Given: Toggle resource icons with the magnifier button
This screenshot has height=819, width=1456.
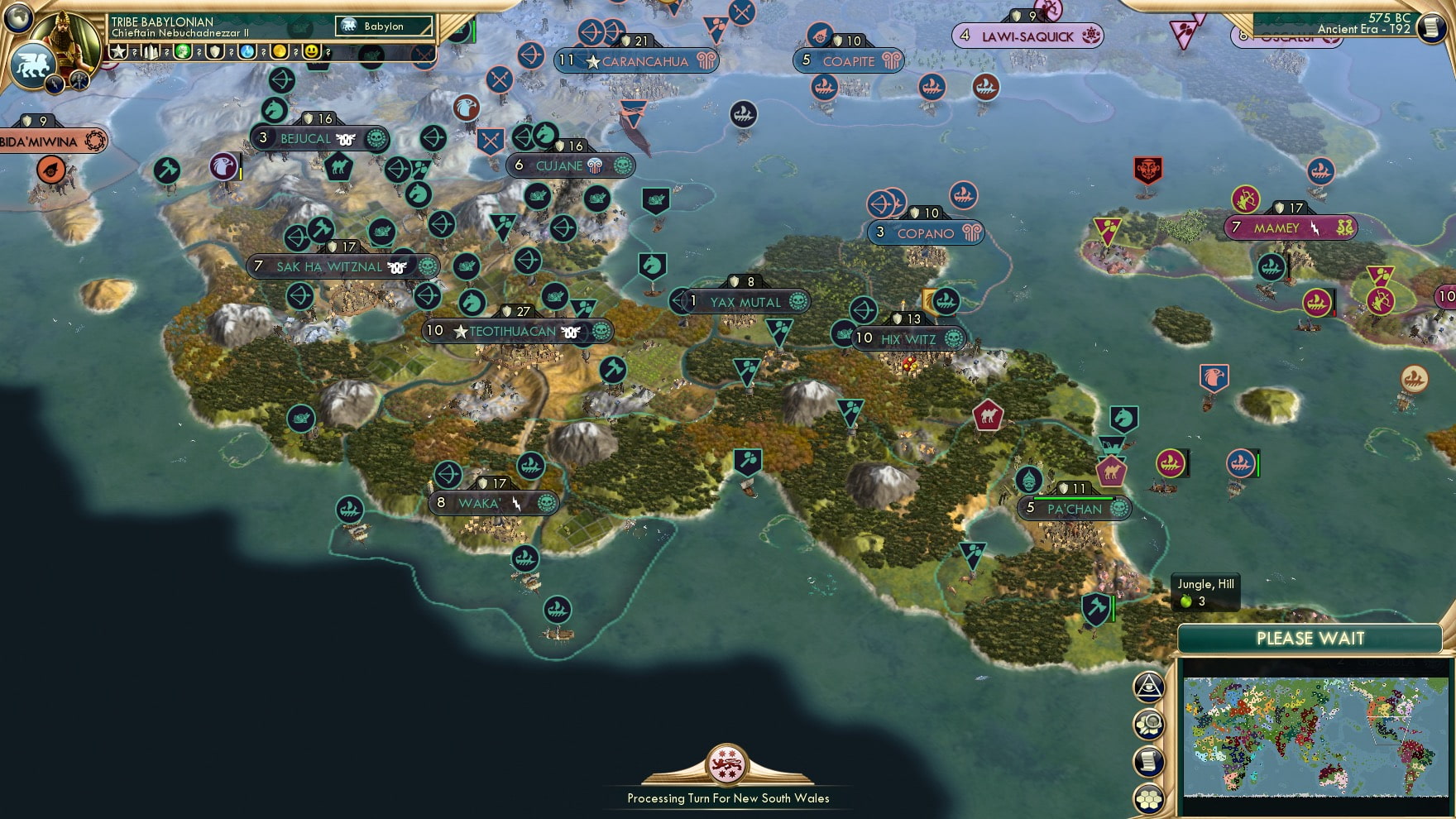Looking at the screenshot, I should (1150, 721).
